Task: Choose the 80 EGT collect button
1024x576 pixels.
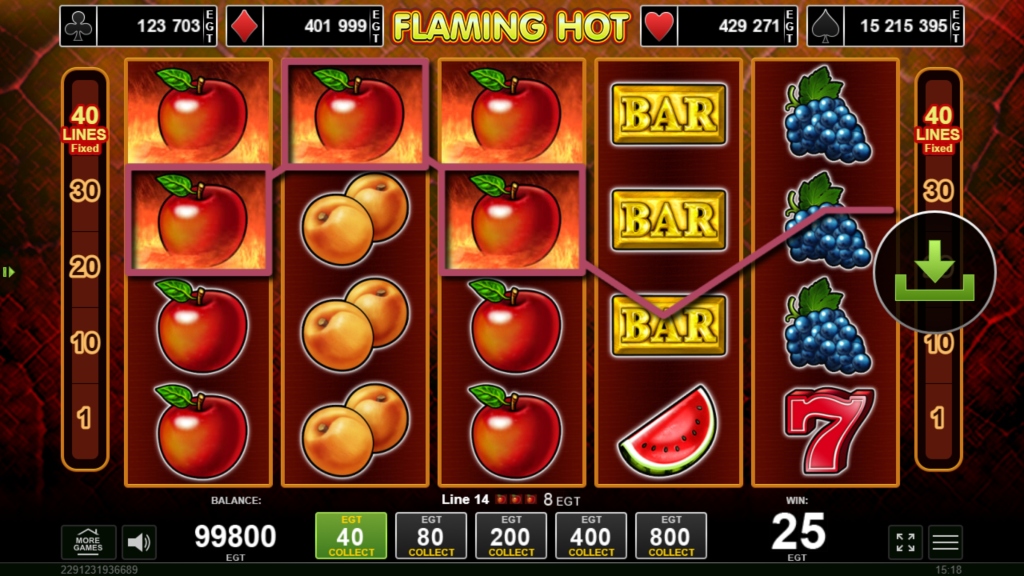Action: 431,535
